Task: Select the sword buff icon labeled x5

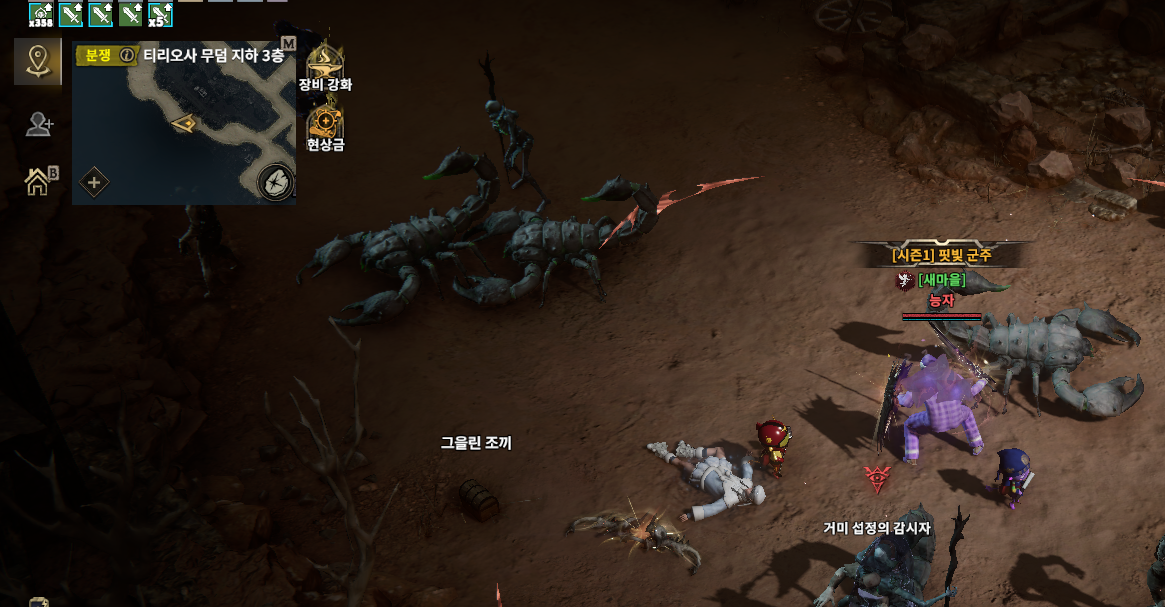Action: [x=160, y=13]
